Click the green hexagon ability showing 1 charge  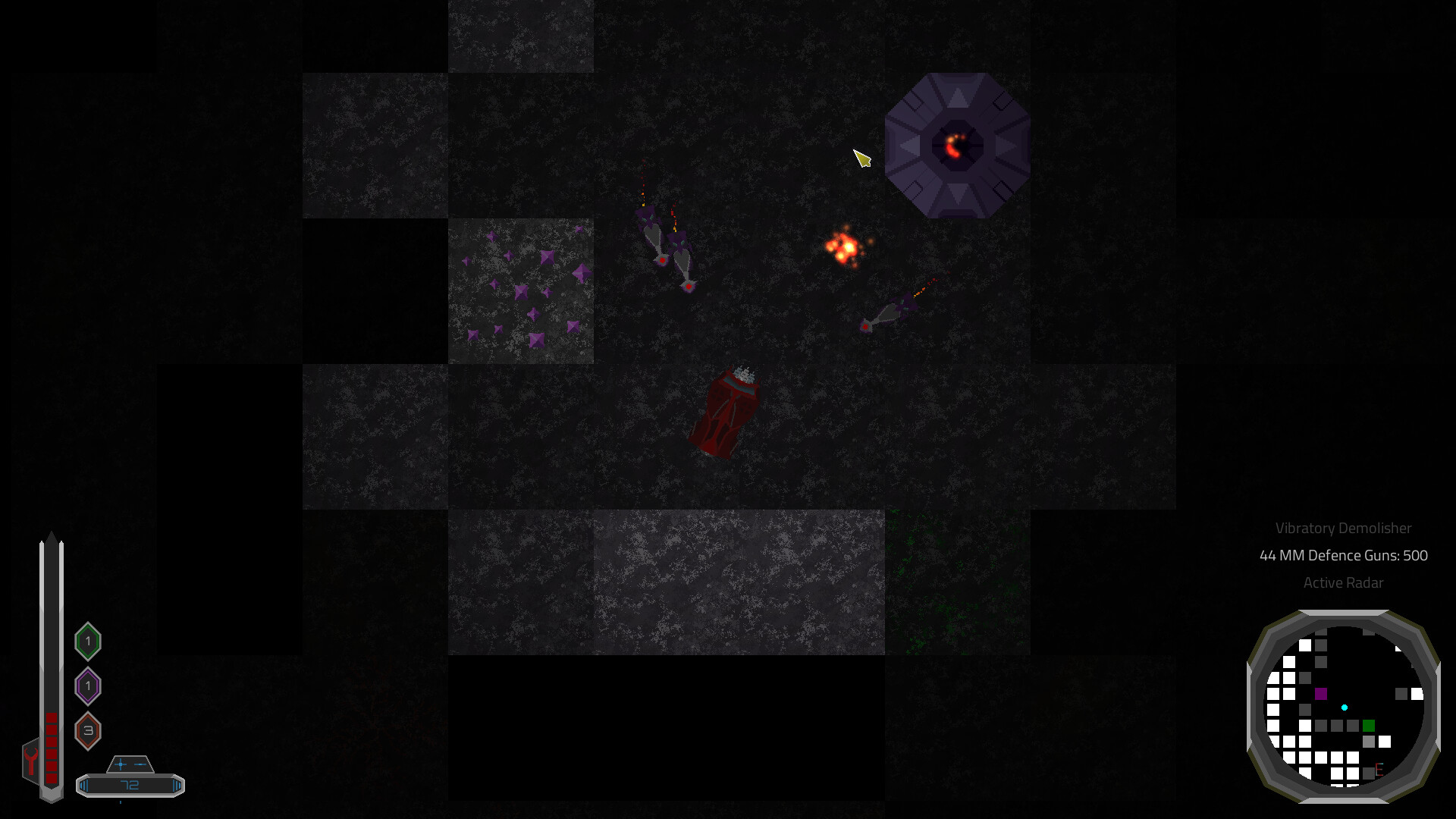coord(88,640)
